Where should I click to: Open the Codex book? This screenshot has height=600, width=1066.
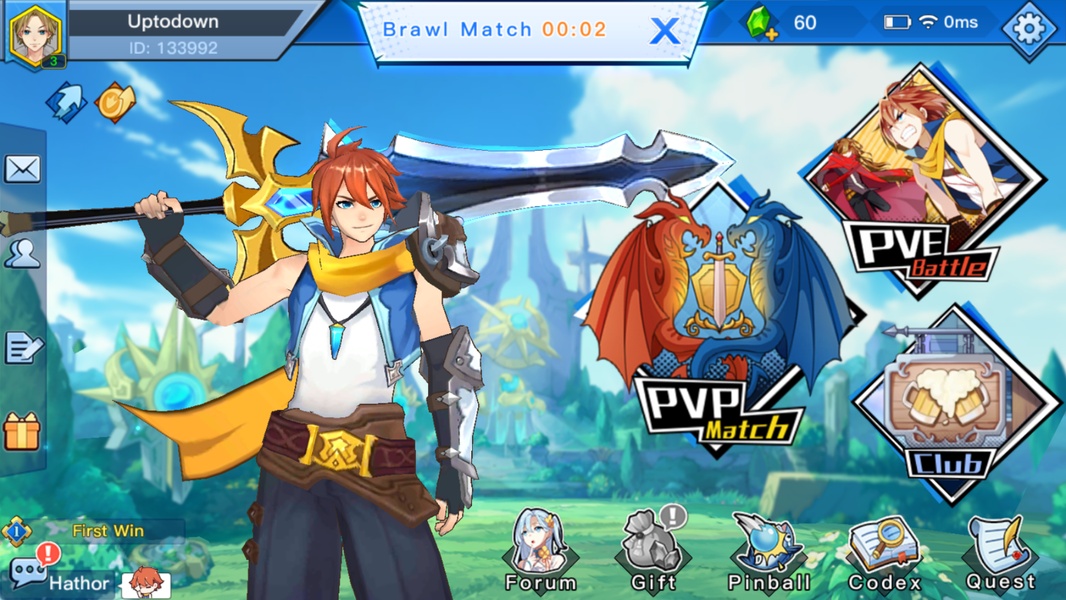[x=884, y=552]
